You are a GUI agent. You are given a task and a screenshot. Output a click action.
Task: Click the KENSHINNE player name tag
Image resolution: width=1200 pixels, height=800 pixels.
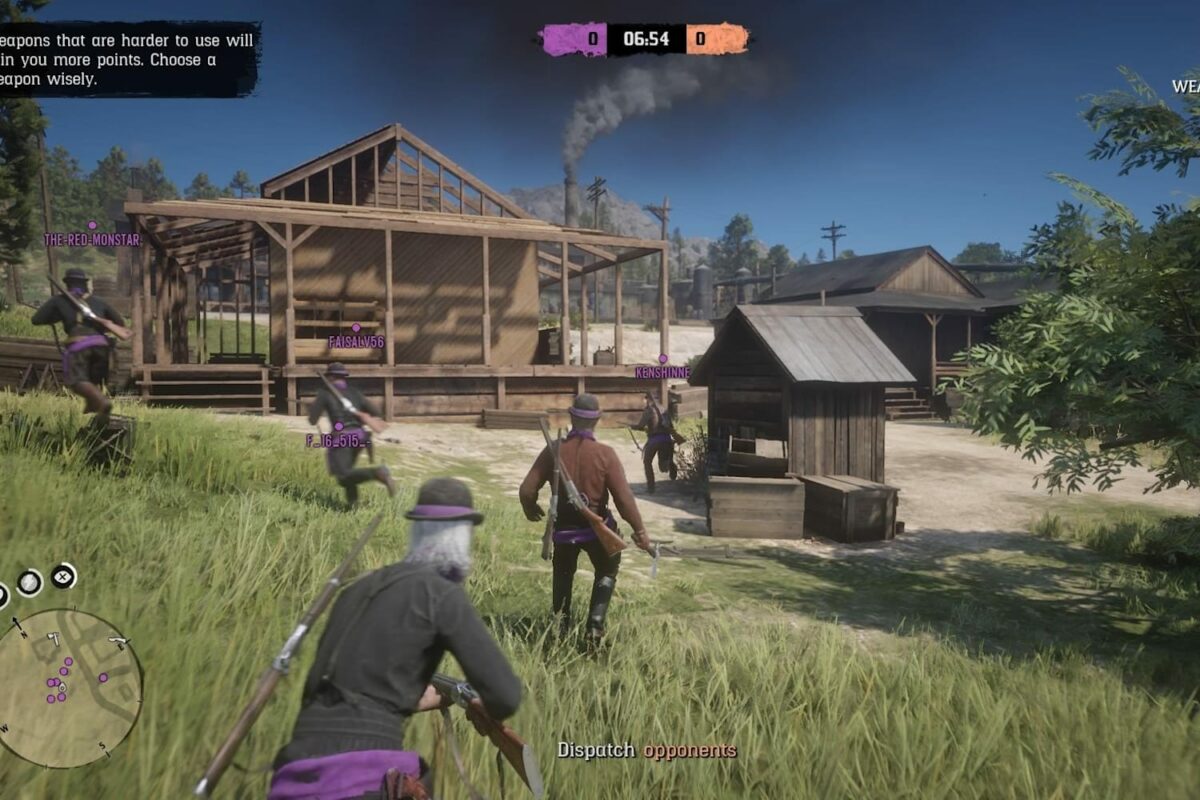pyautogui.click(x=662, y=373)
